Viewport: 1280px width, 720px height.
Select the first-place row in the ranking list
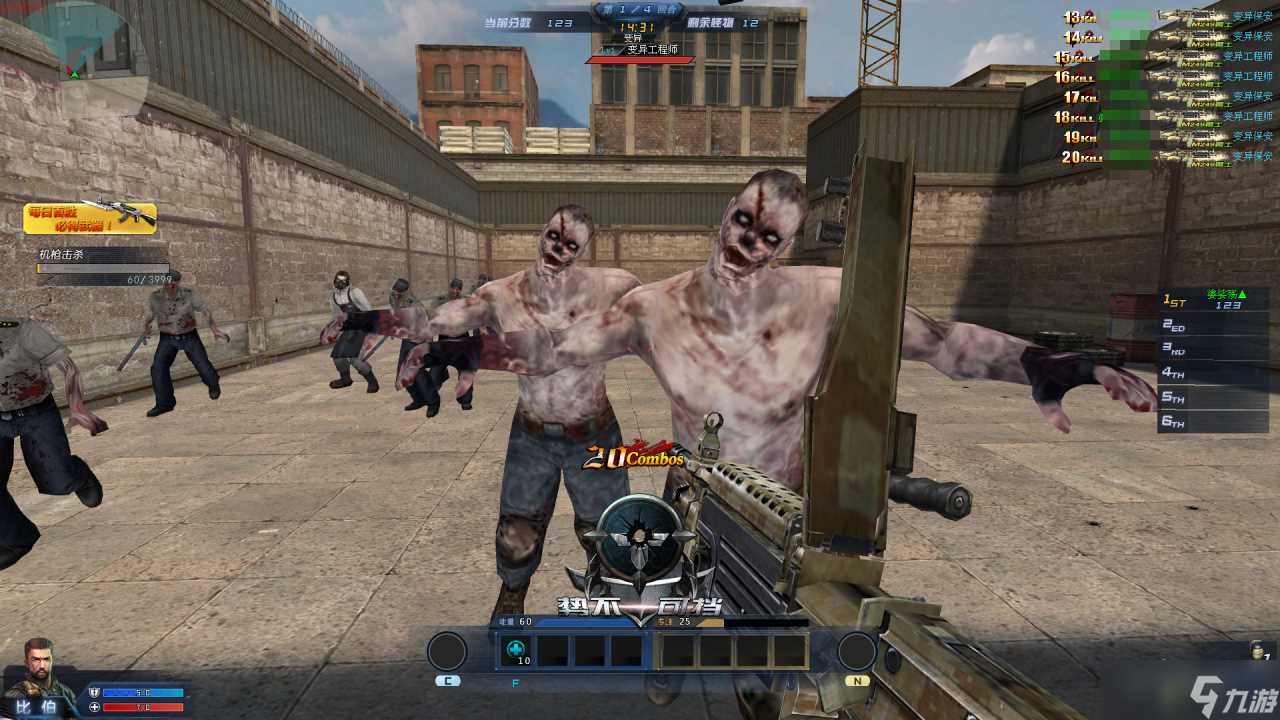point(1214,300)
